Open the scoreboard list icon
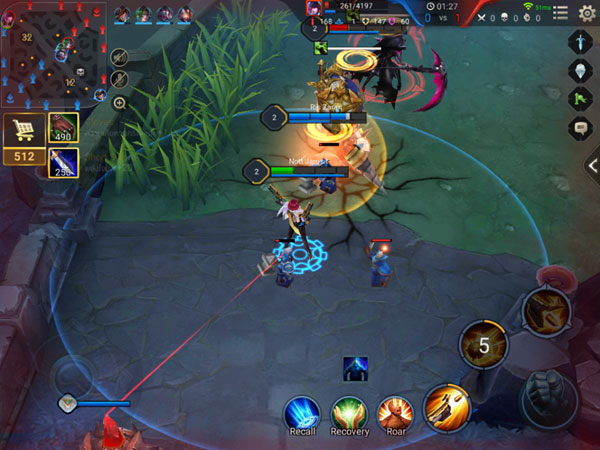Image resolution: width=600 pixels, height=450 pixels. coord(560,13)
